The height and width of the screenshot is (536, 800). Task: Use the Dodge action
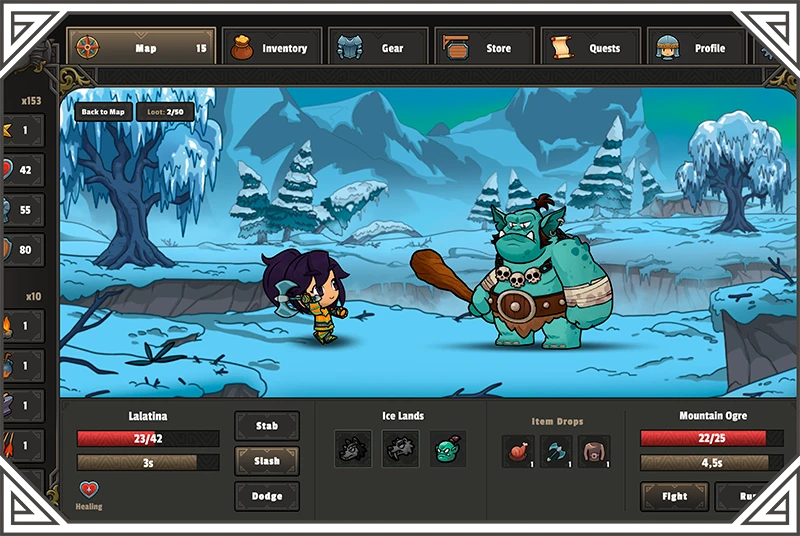[266, 496]
